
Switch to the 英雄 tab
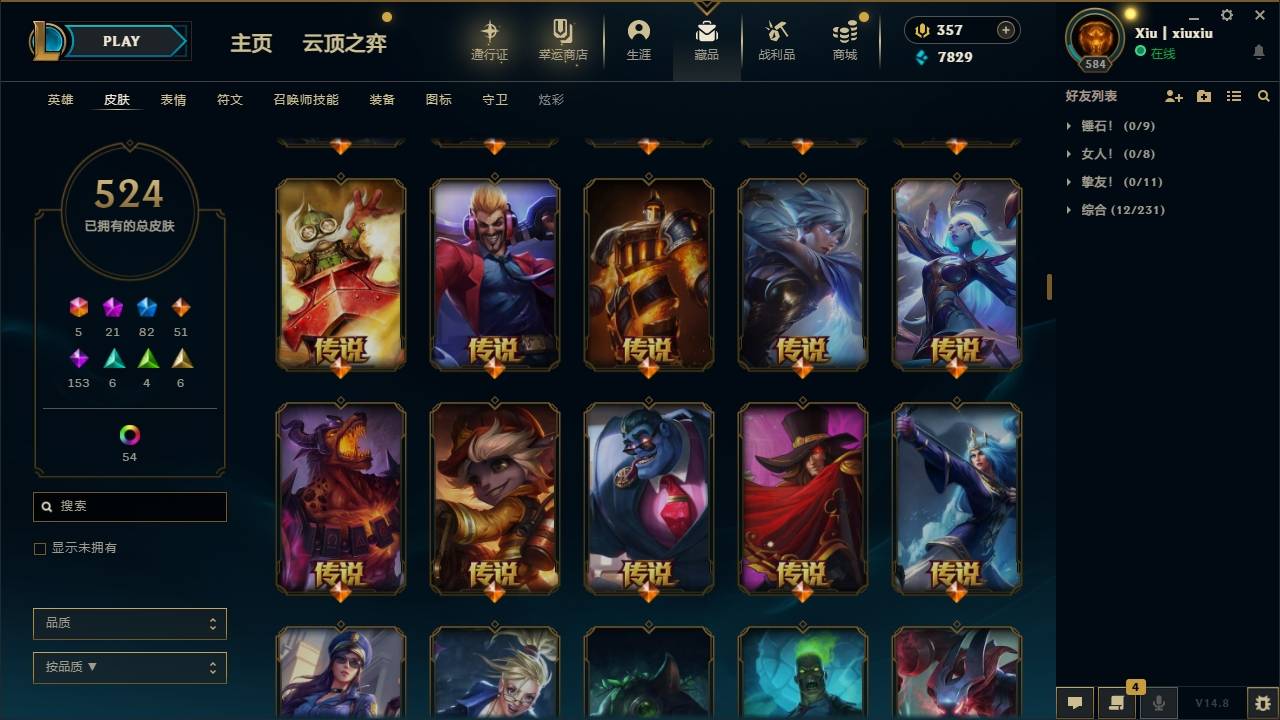click(59, 100)
